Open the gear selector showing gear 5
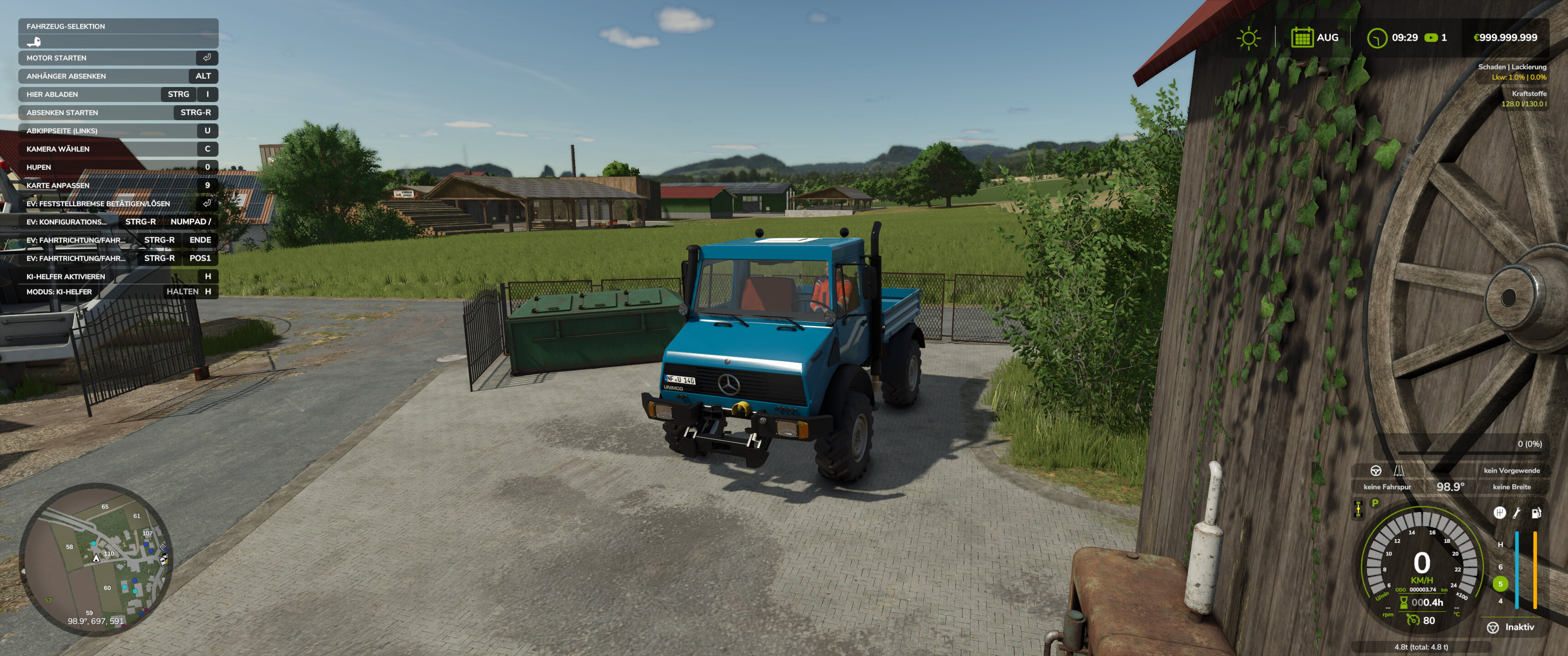The image size is (1568, 656). (1501, 584)
